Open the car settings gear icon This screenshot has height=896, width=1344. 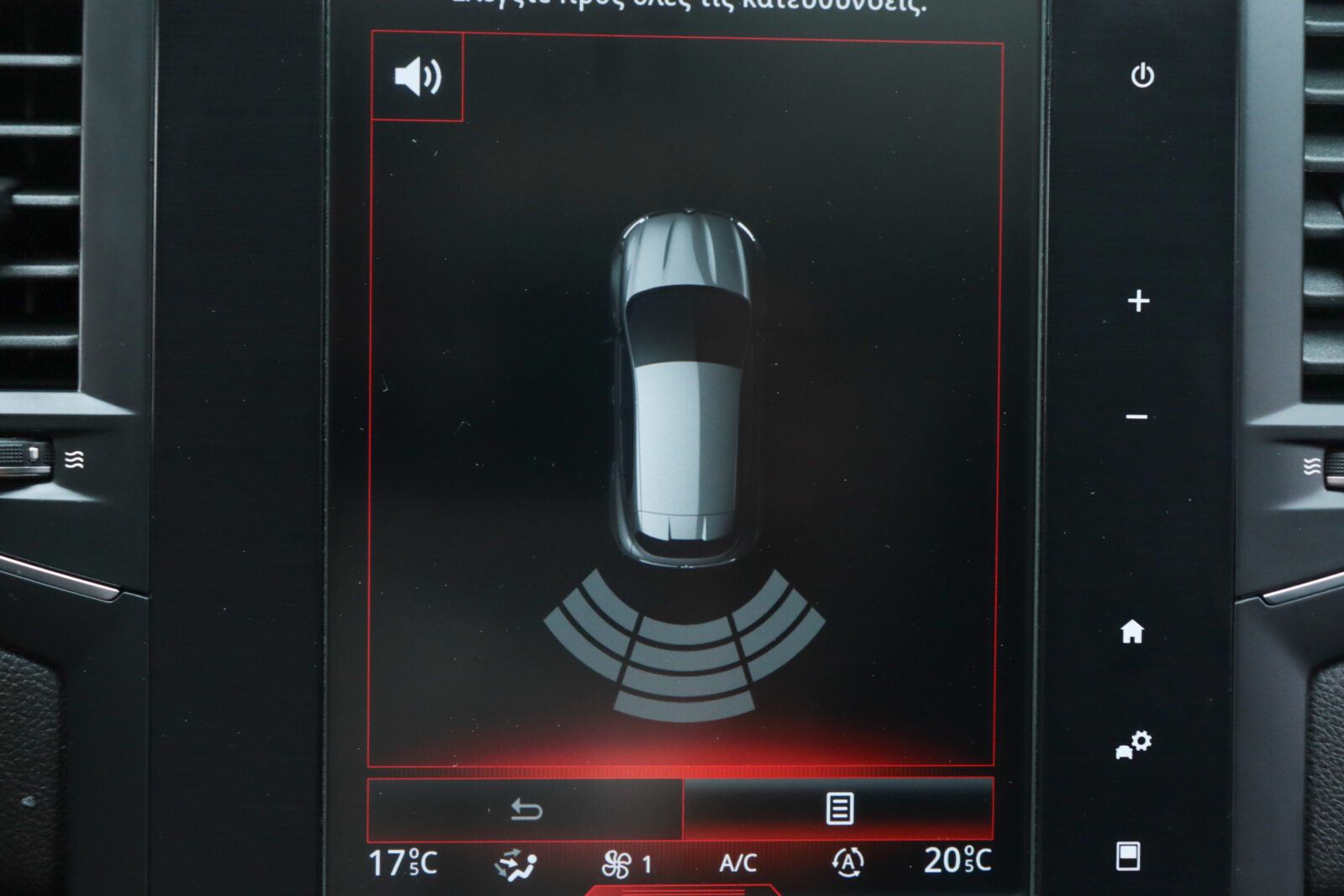1133,745
